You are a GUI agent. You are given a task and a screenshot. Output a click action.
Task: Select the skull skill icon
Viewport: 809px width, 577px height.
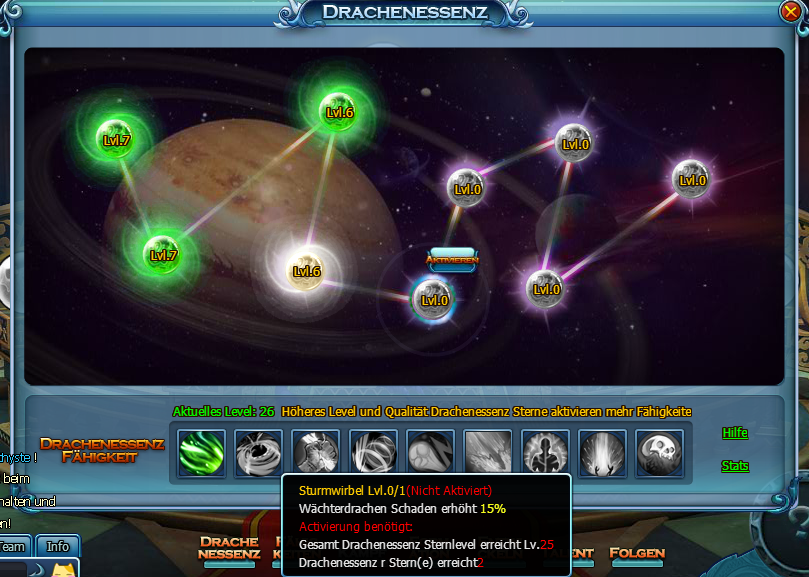[660, 453]
